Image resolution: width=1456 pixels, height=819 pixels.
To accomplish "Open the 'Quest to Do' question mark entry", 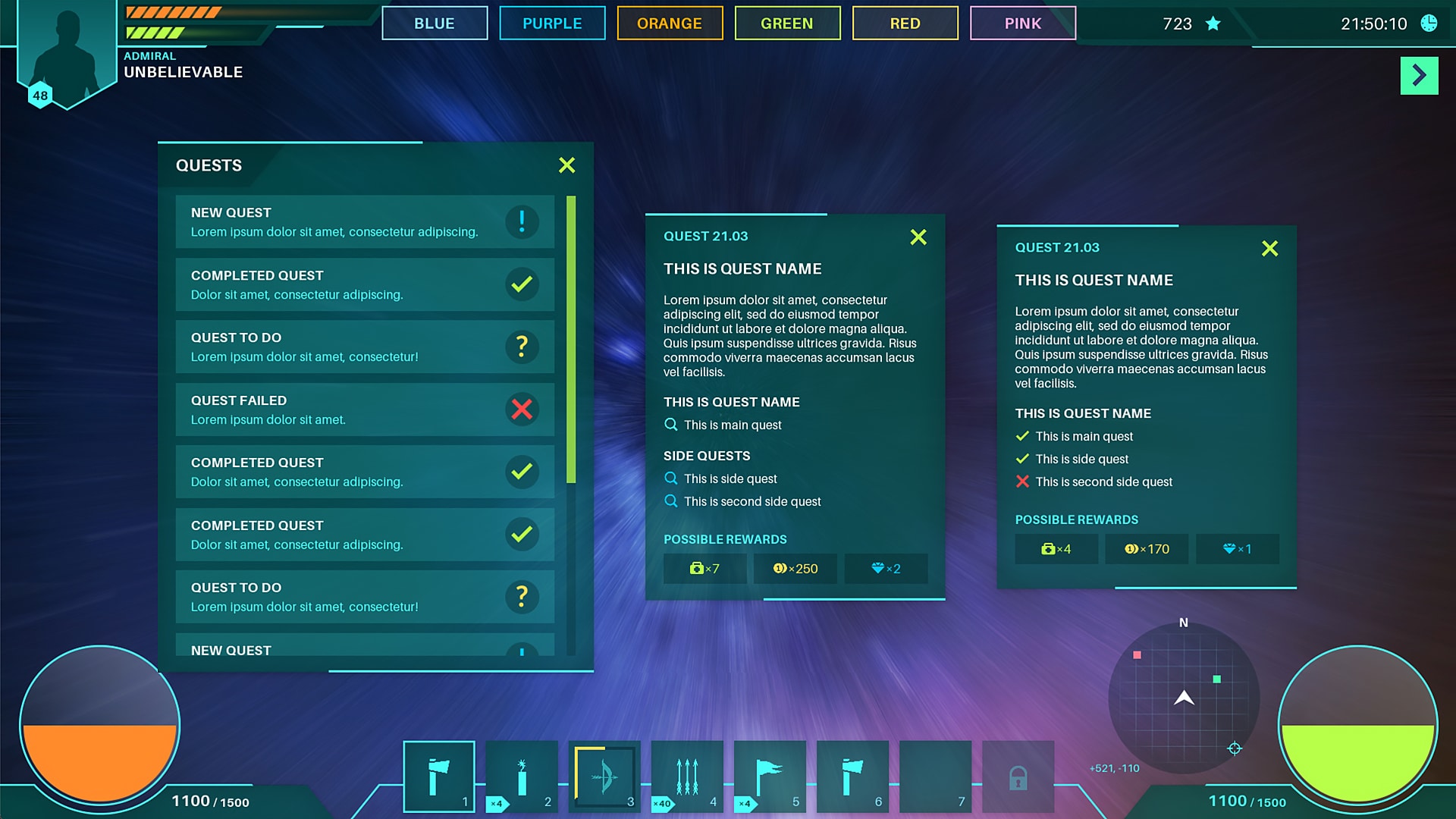I will (521, 347).
